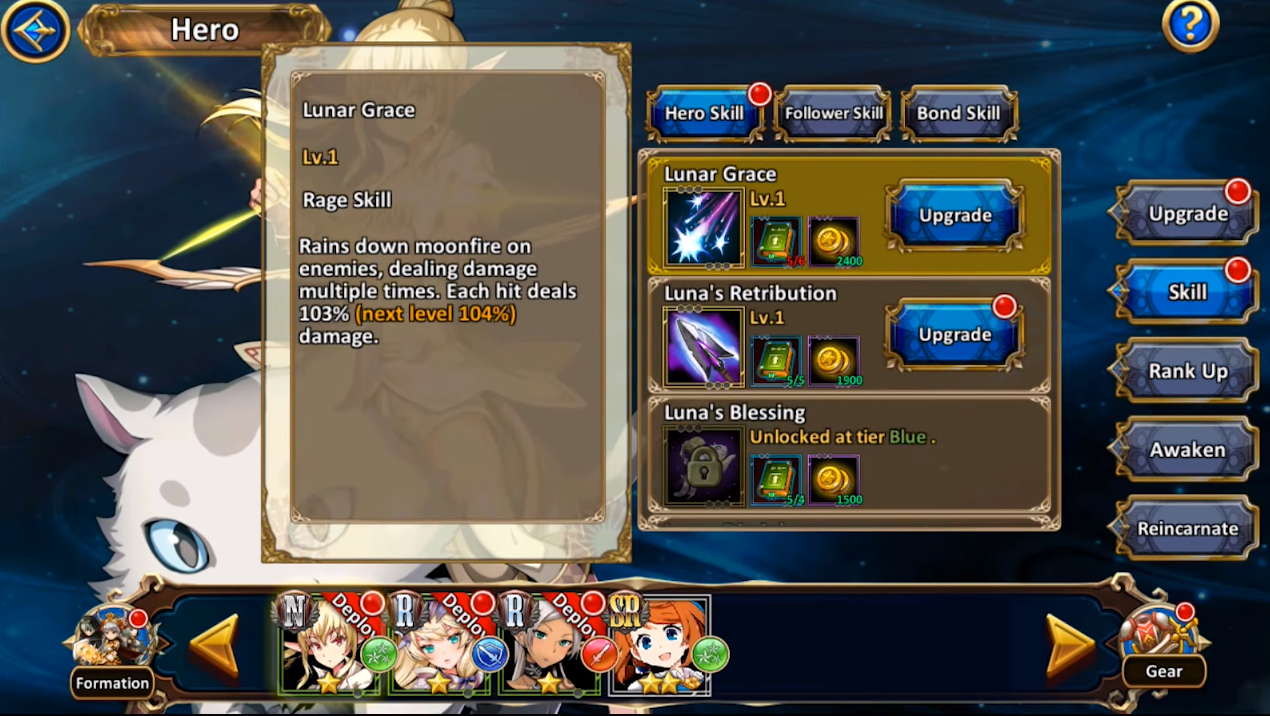Open the Reincarnate menu
The image size is (1270, 716).
1187,529
